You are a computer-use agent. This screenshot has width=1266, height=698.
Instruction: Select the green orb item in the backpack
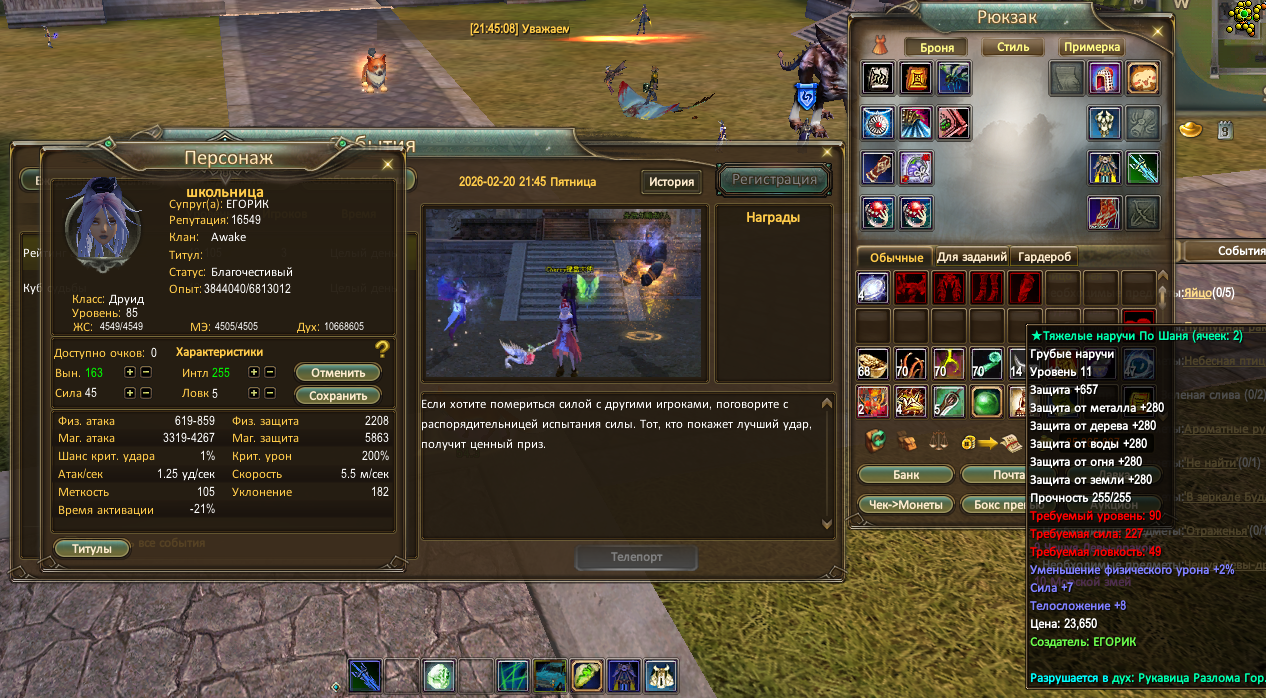(987, 403)
